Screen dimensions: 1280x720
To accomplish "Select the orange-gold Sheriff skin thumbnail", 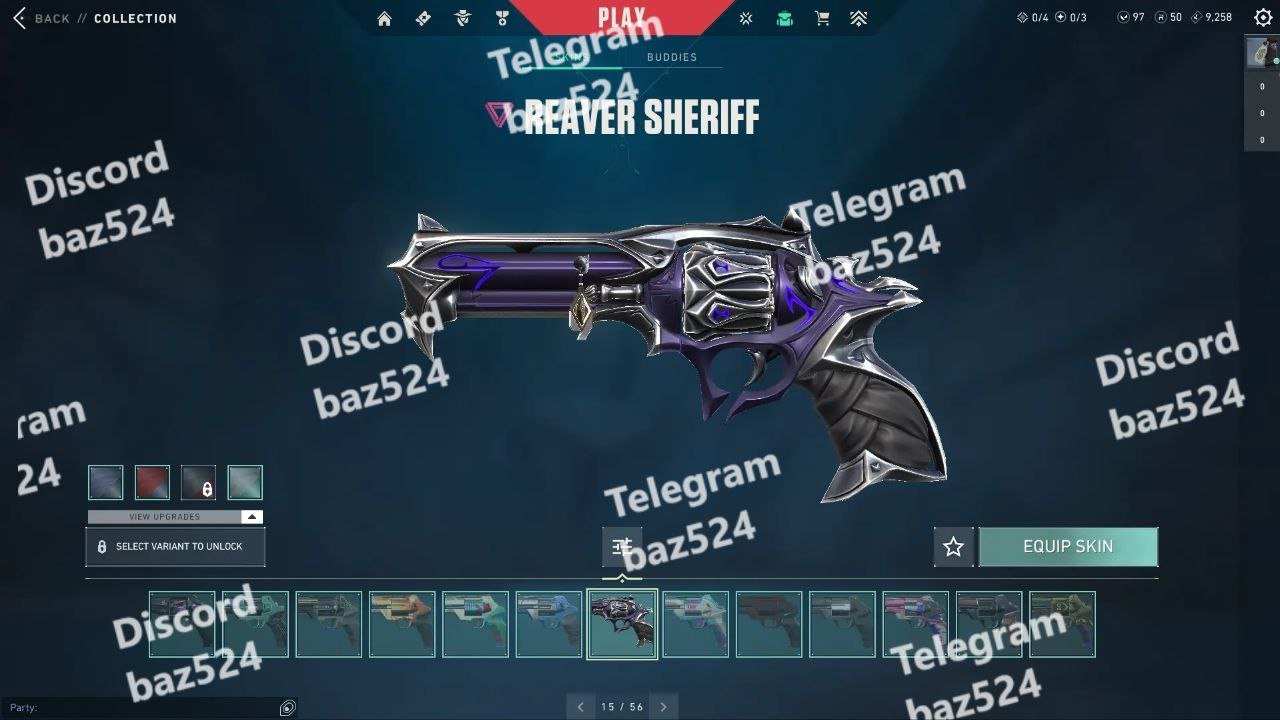I will 402,624.
